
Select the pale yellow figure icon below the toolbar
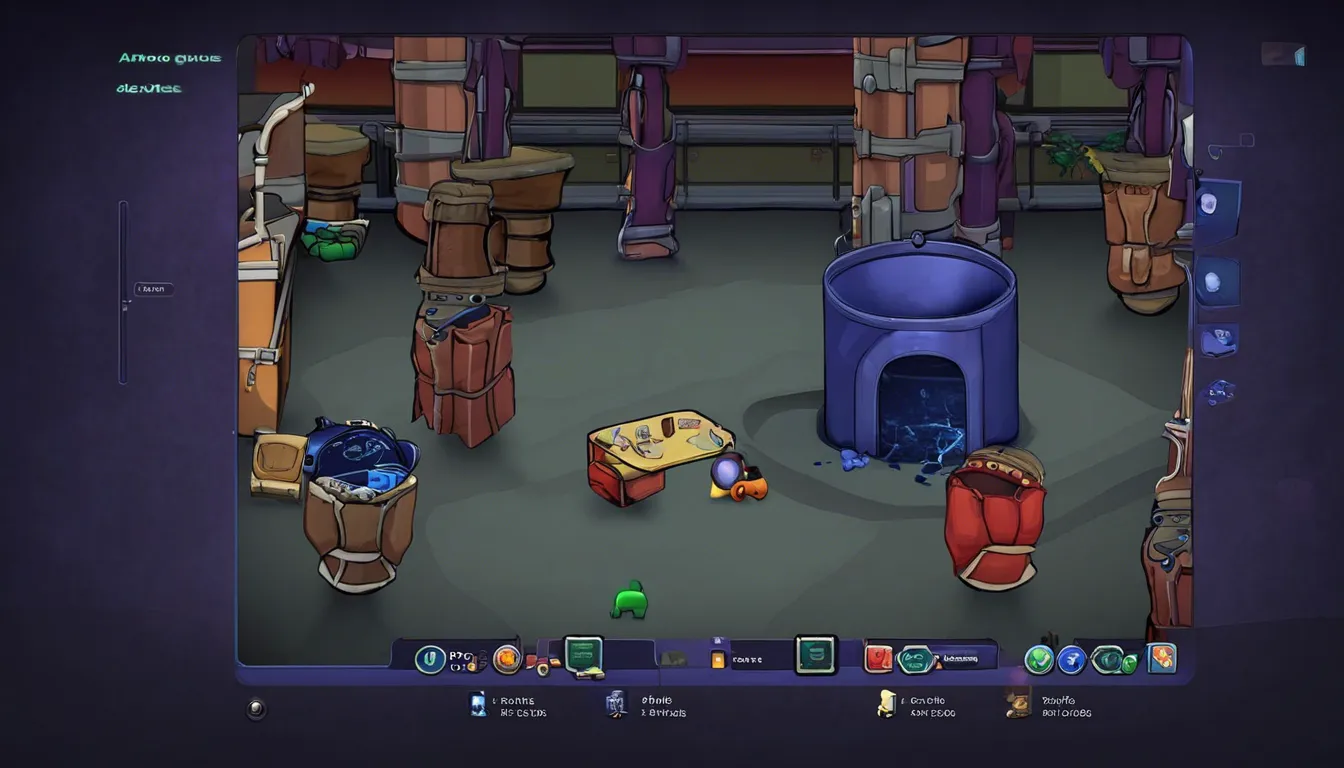tap(886, 704)
